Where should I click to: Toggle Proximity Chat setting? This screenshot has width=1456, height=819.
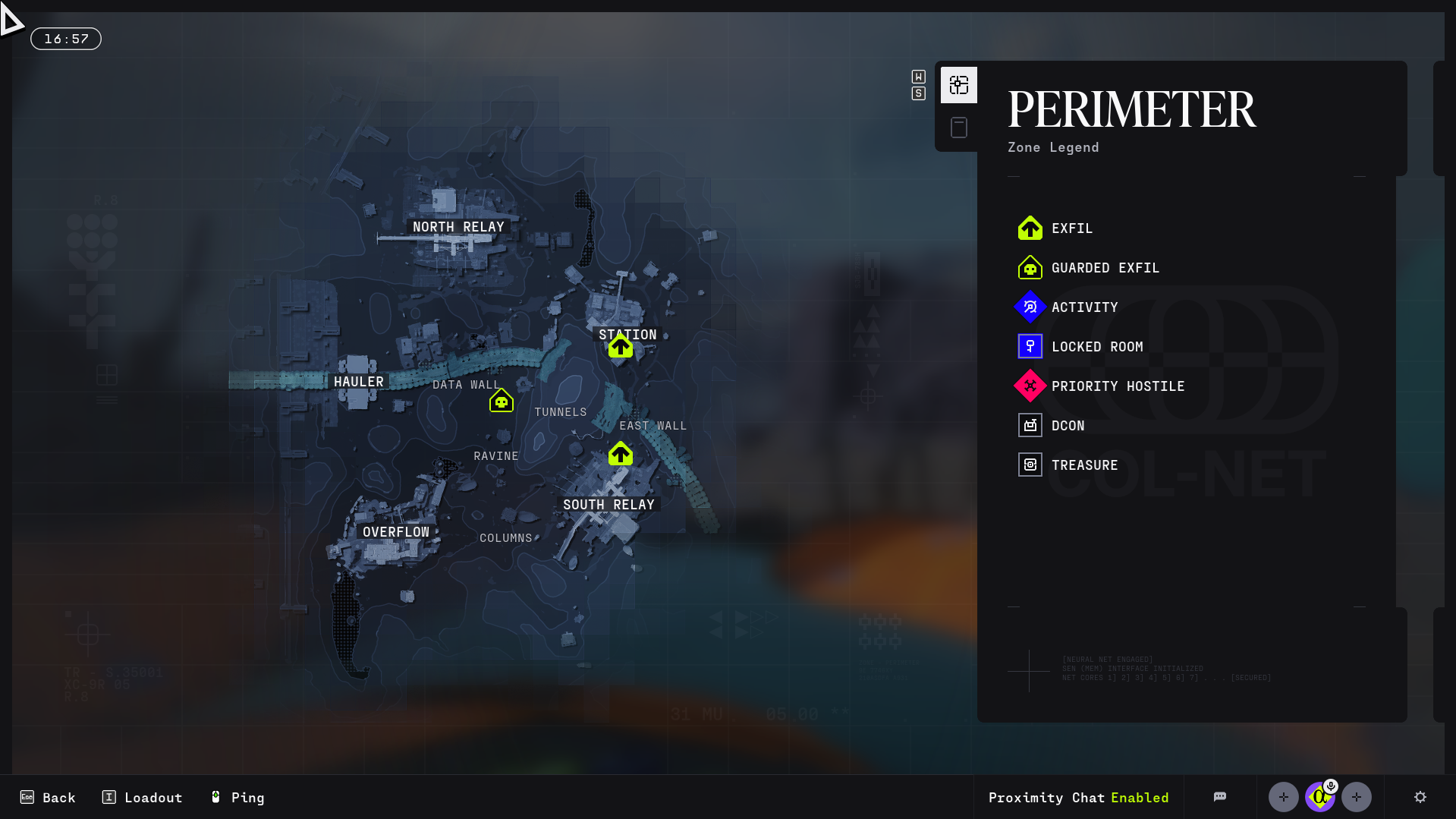(x=1078, y=797)
